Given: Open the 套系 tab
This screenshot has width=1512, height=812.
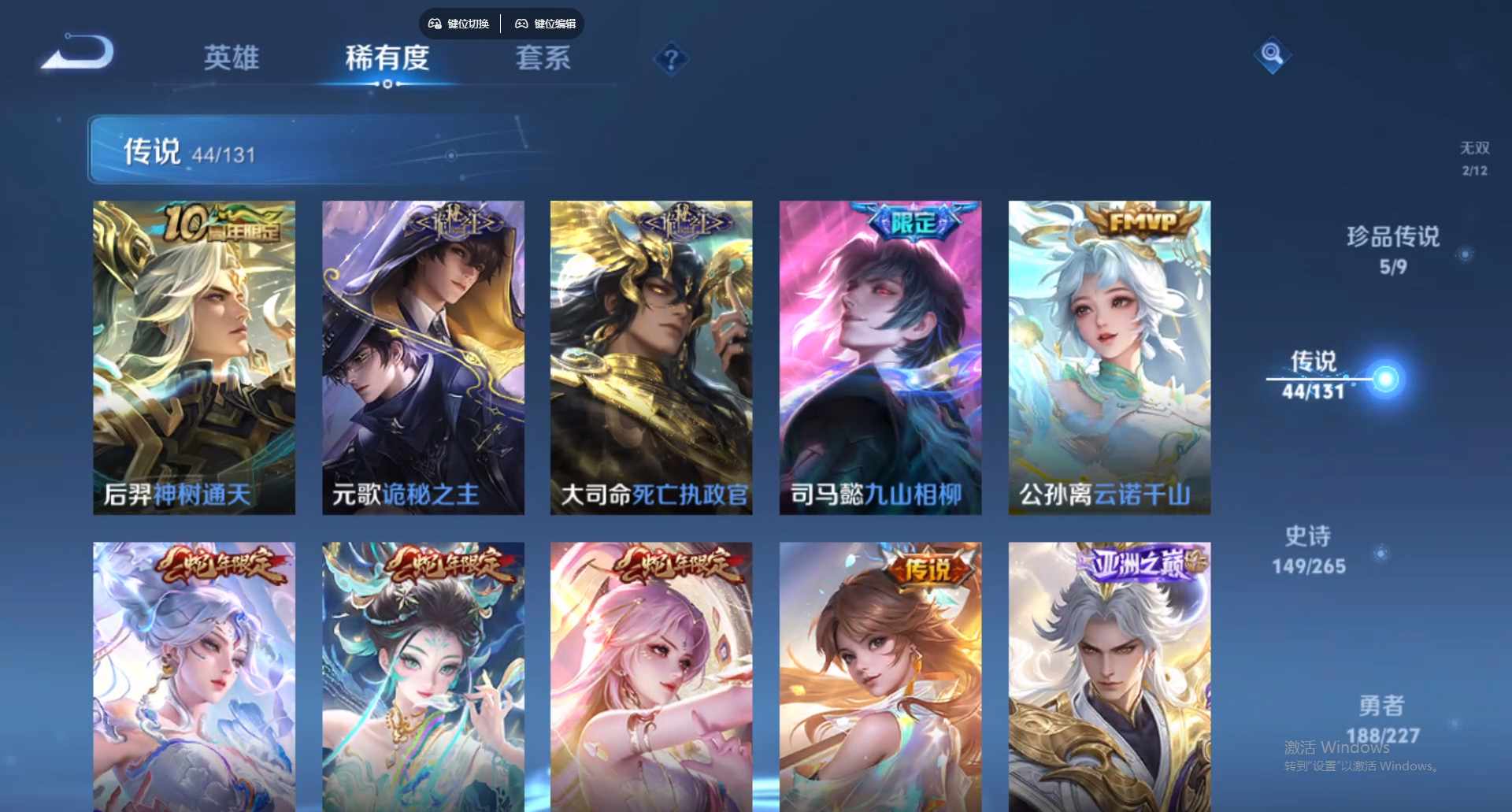Looking at the screenshot, I should 544,60.
